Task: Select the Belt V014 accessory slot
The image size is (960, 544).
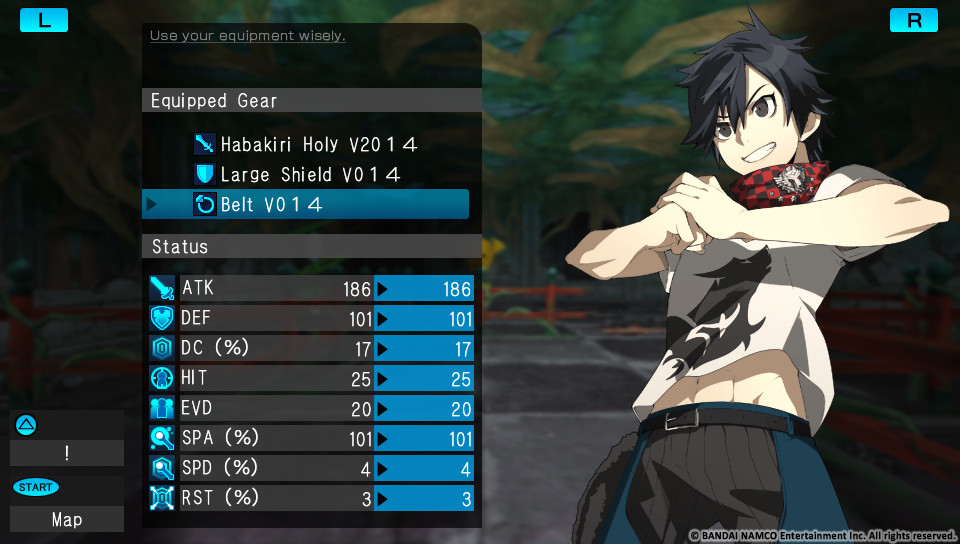Action: click(305, 205)
